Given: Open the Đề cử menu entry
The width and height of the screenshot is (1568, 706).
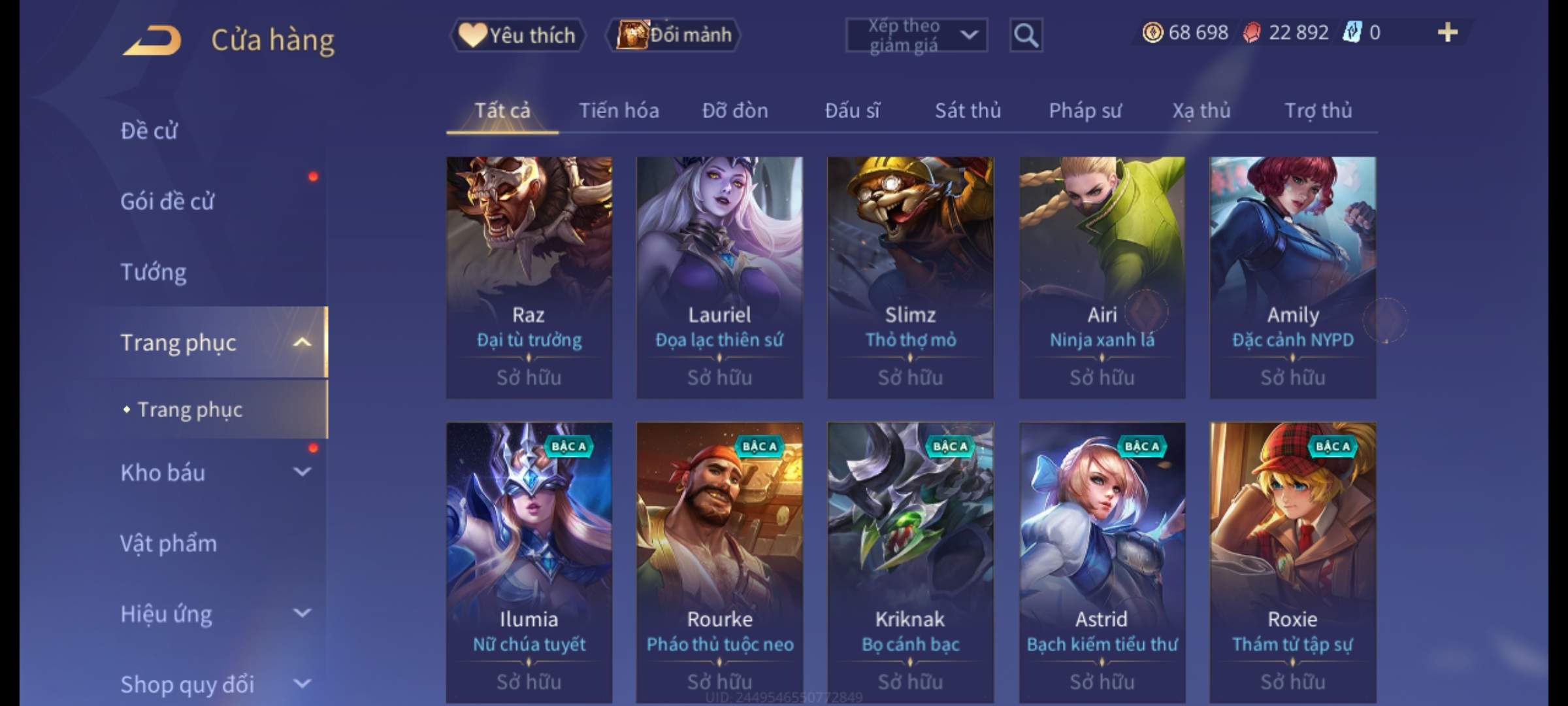Looking at the screenshot, I should (149, 131).
